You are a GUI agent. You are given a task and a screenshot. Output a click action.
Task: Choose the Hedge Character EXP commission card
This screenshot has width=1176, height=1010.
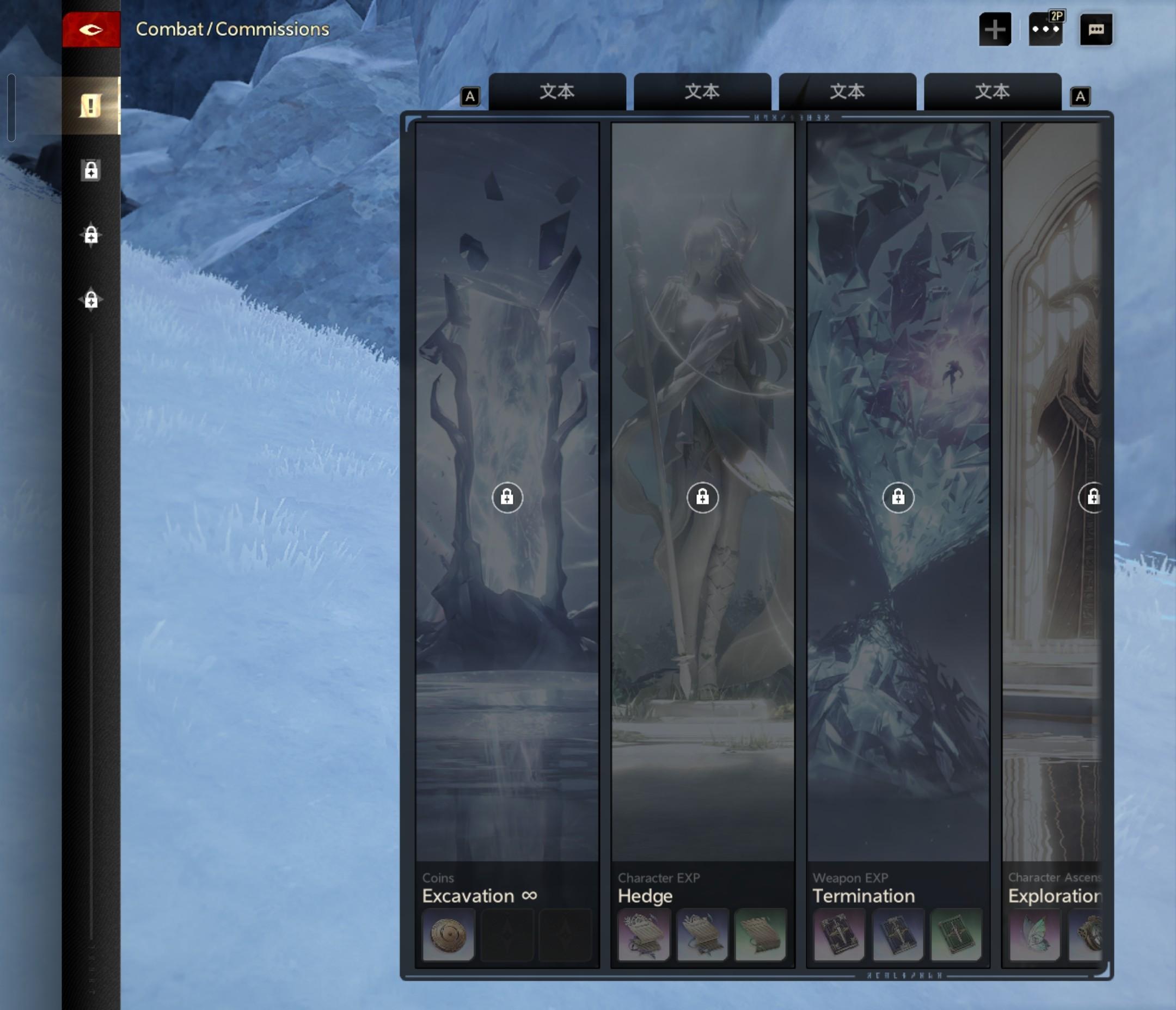point(702,497)
